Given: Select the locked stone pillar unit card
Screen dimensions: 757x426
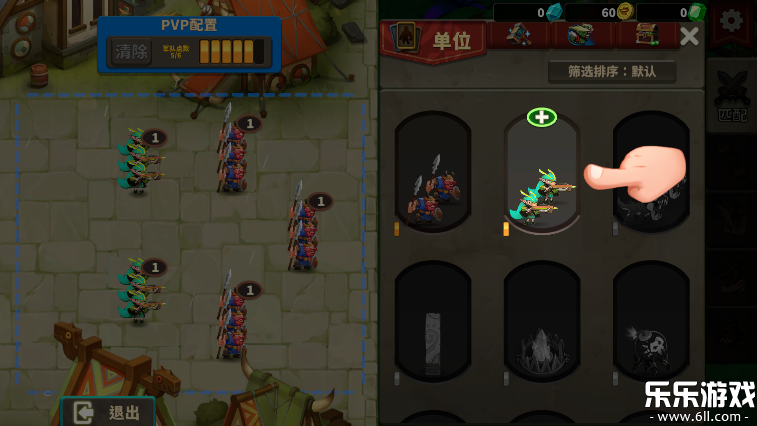Looking at the screenshot, I should click(x=432, y=322).
